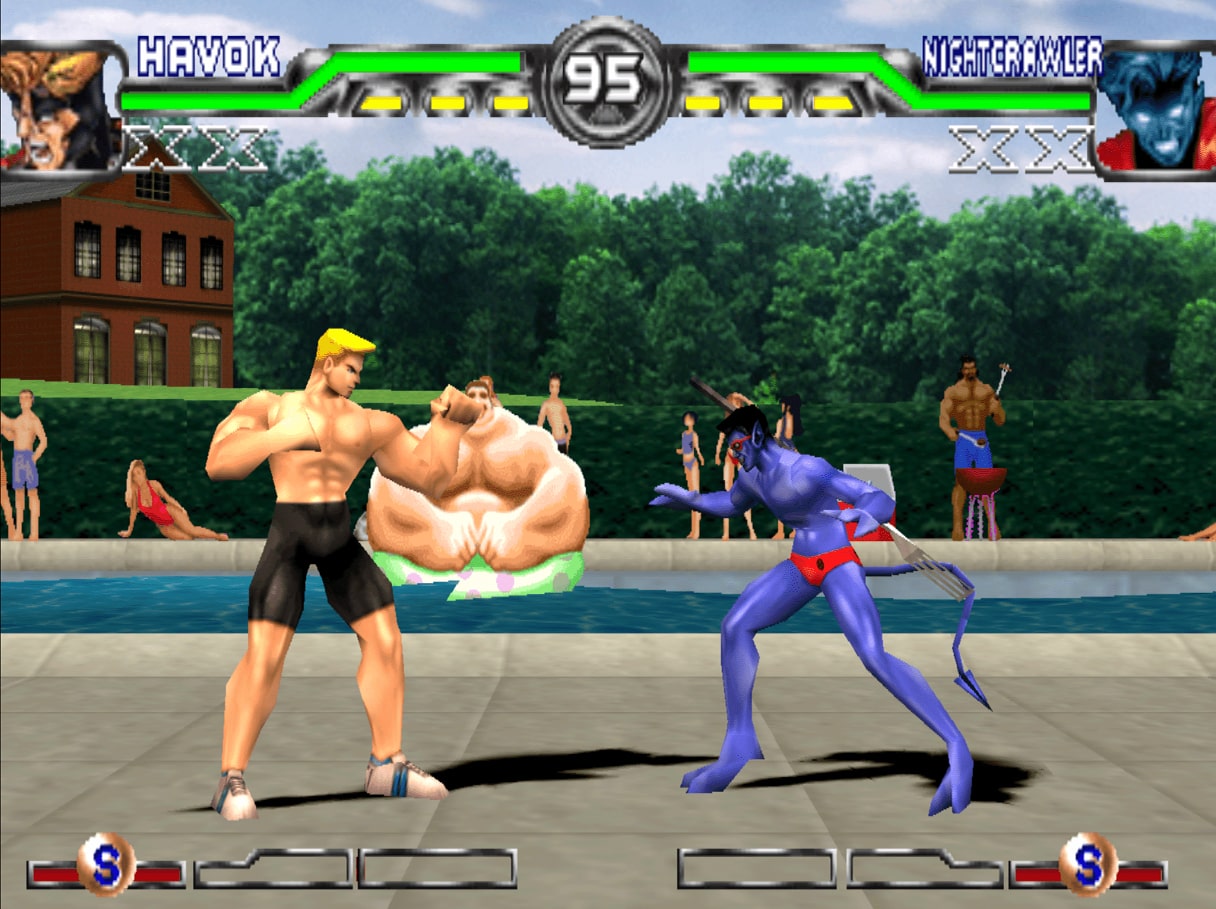This screenshot has width=1216, height=909.
Task: Click Havok's character portrait
Action: (57, 108)
